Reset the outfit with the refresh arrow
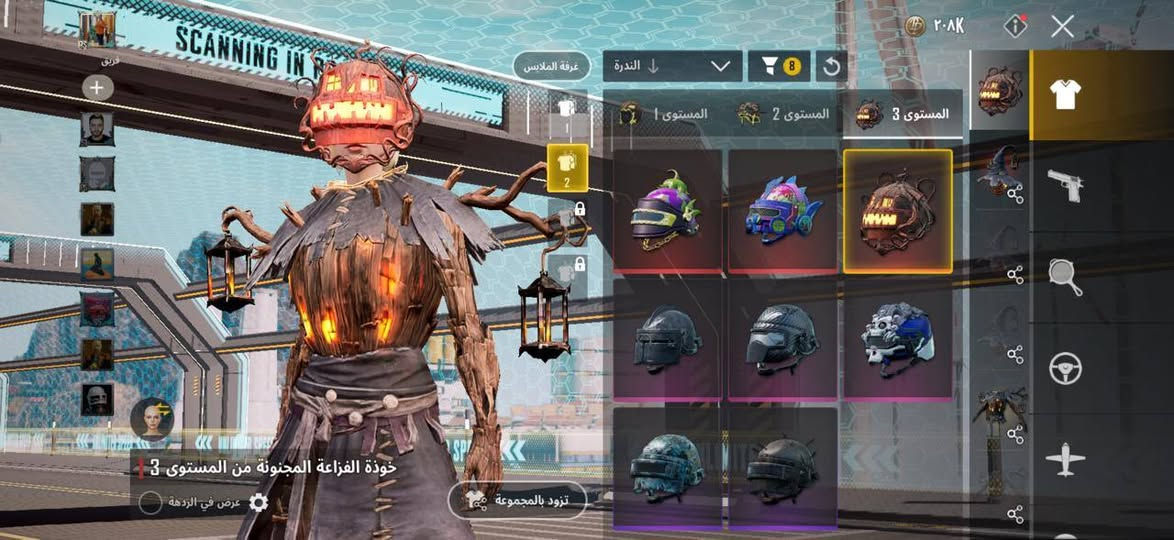1174x540 pixels. pos(831,67)
